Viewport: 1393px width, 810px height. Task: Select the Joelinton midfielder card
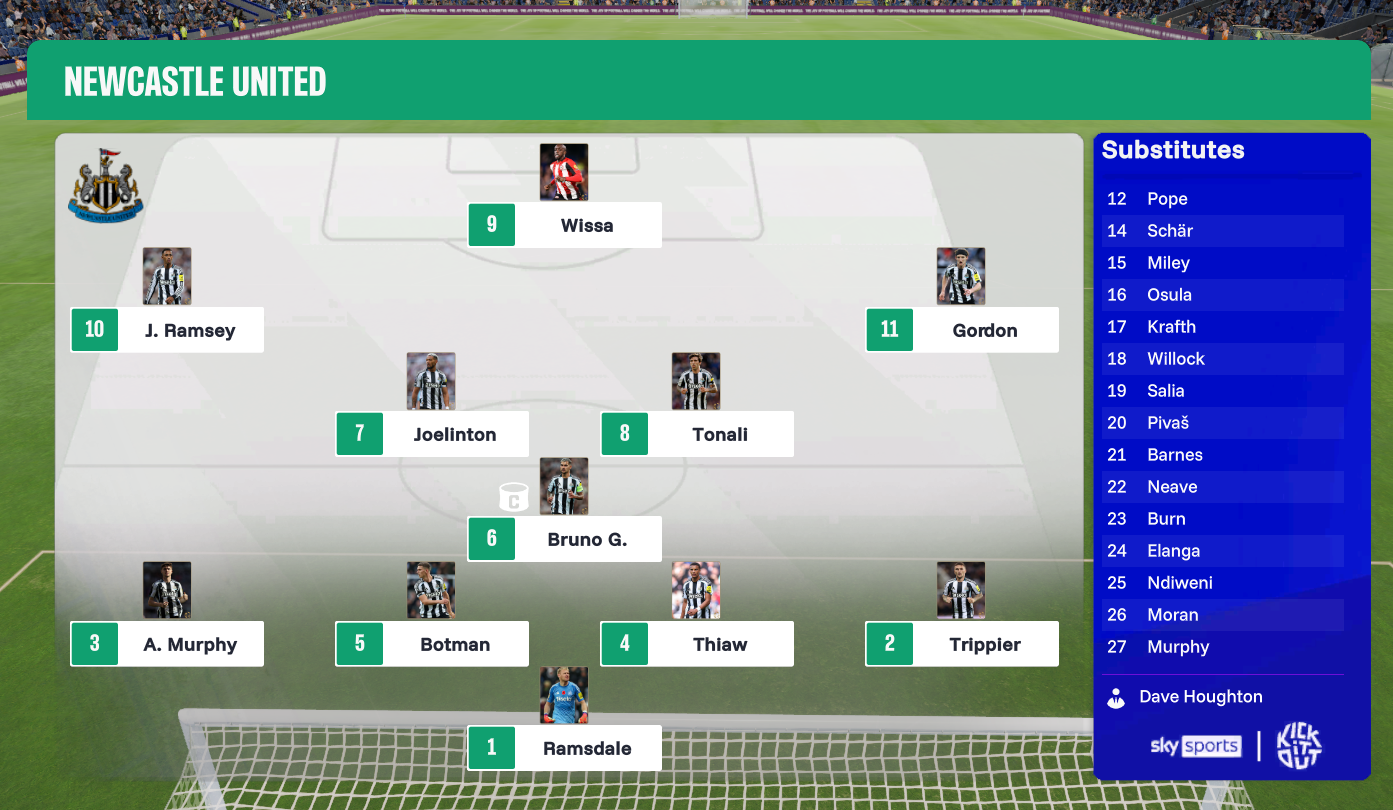(x=432, y=434)
